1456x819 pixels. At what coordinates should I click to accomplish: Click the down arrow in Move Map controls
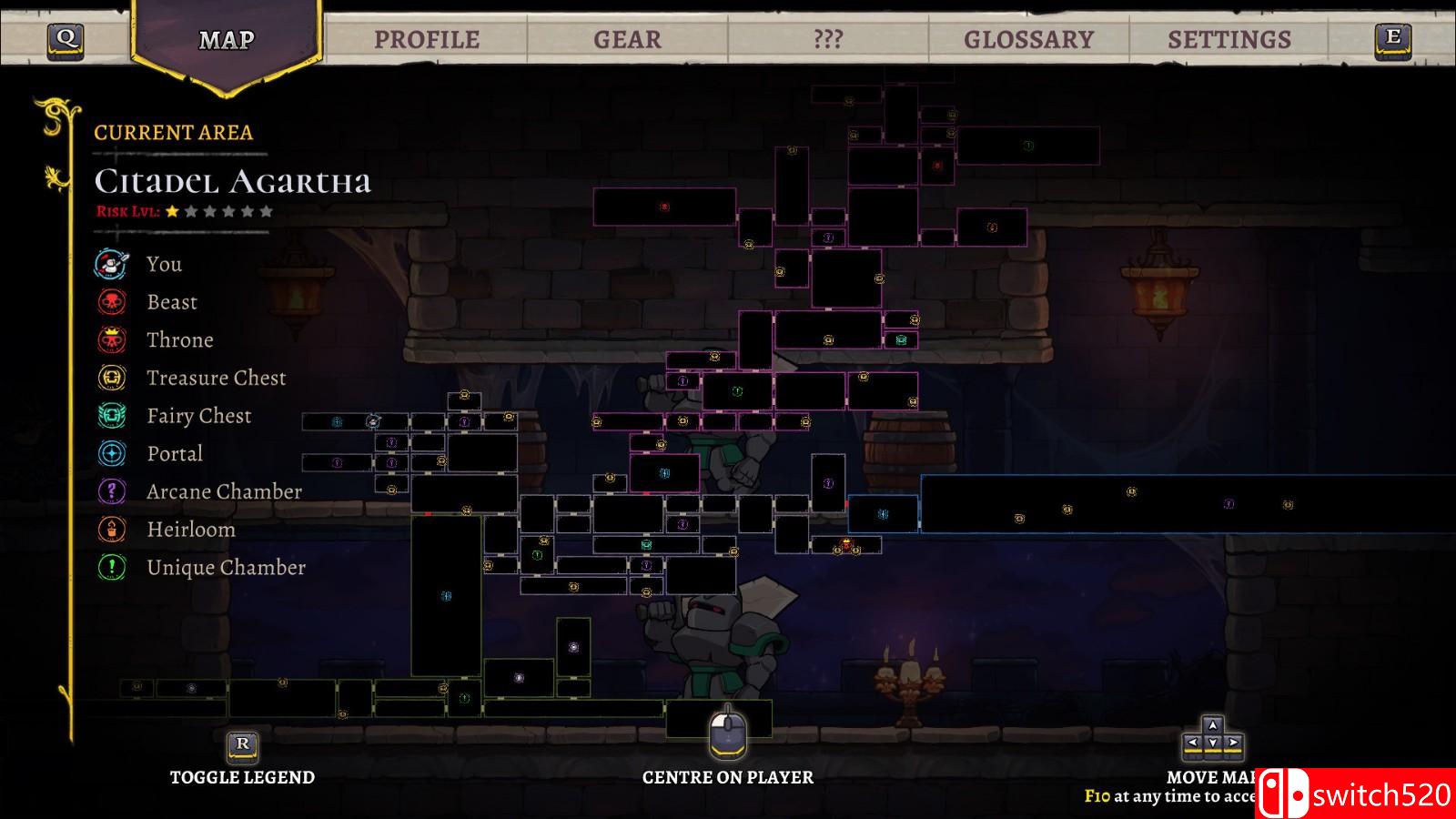(1212, 743)
